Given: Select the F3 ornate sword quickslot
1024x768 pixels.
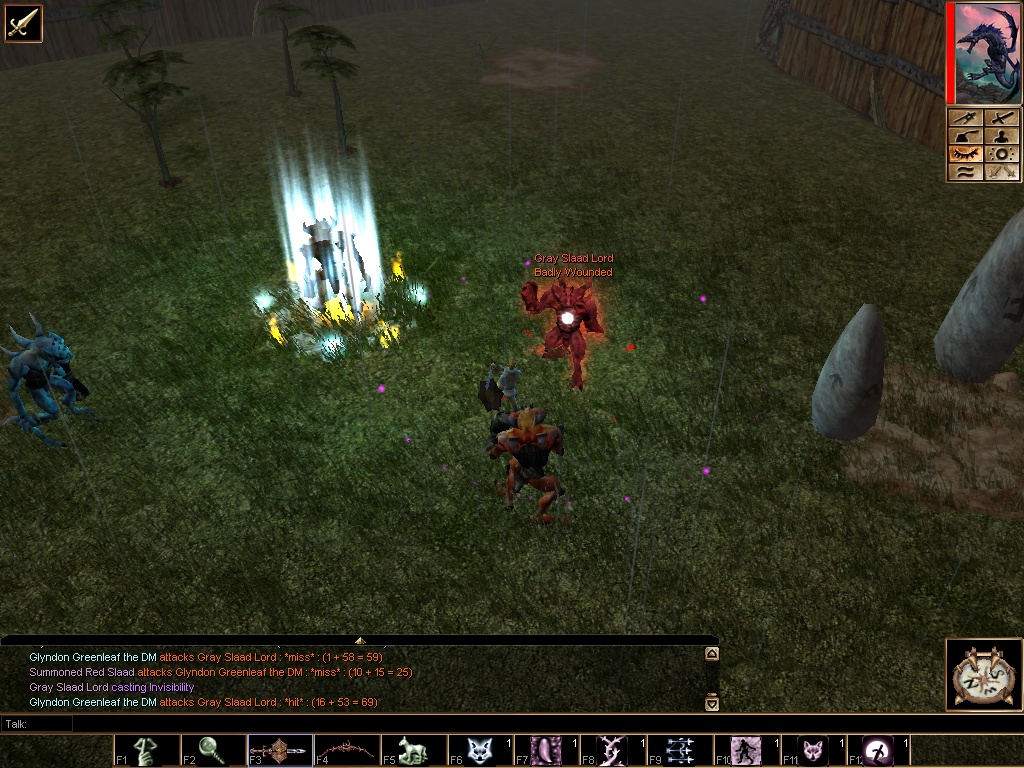Looking at the screenshot, I should click(x=279, y=750).
